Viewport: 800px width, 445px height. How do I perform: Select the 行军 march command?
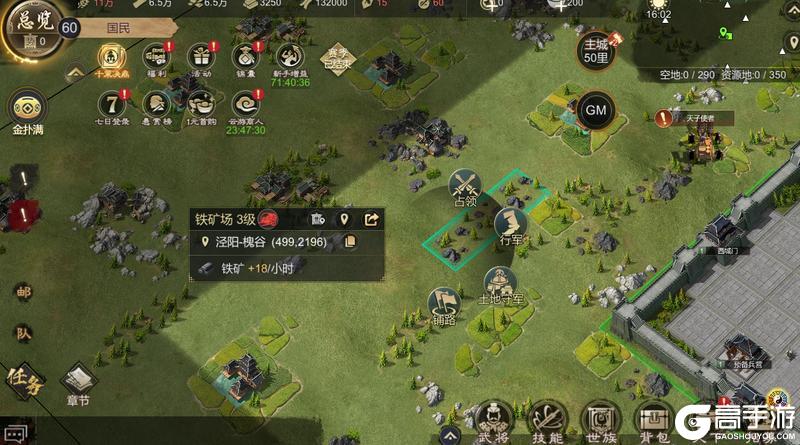coord(512,222)
